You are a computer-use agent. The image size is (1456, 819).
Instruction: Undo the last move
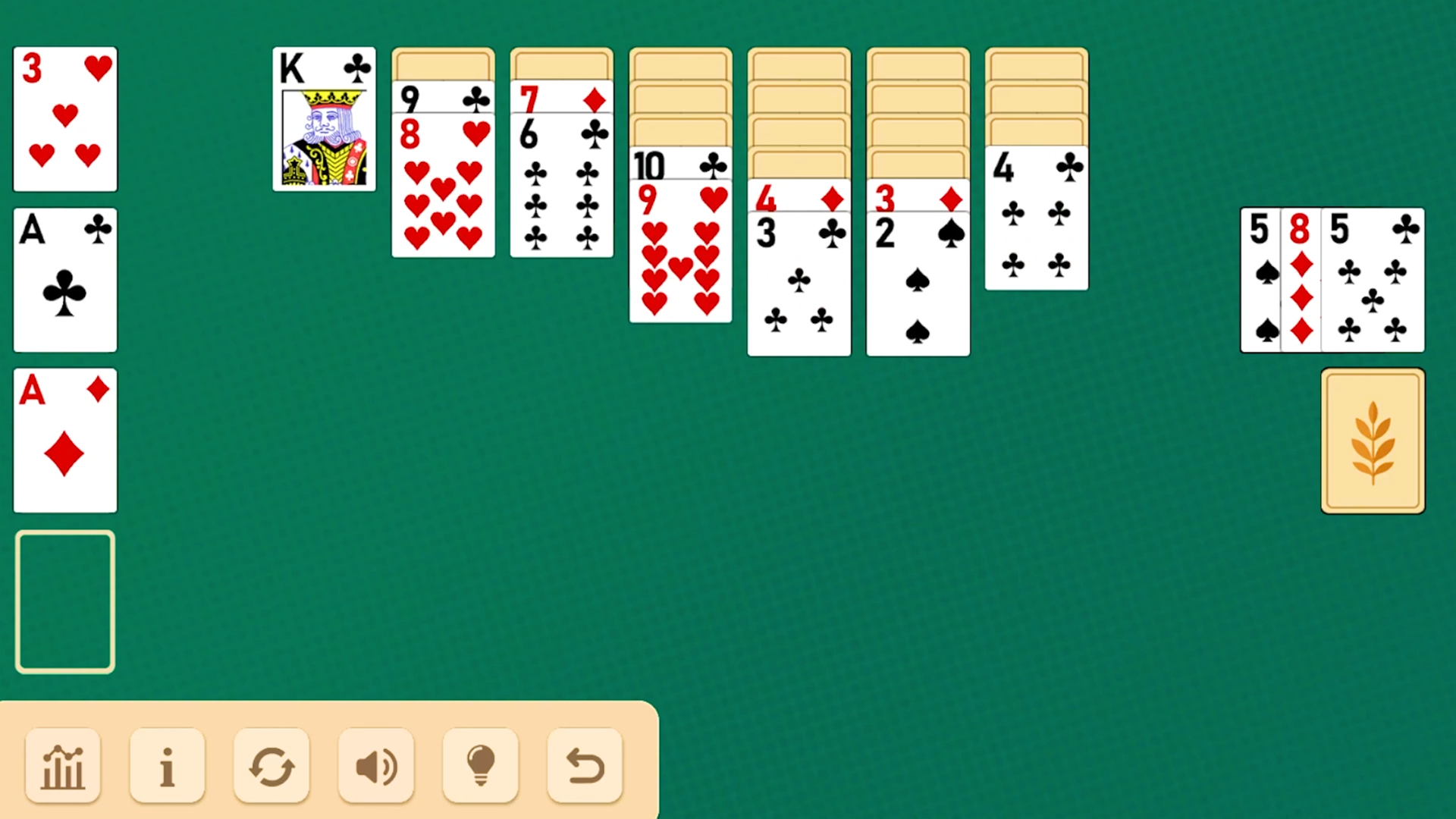(x=584, y=766)
